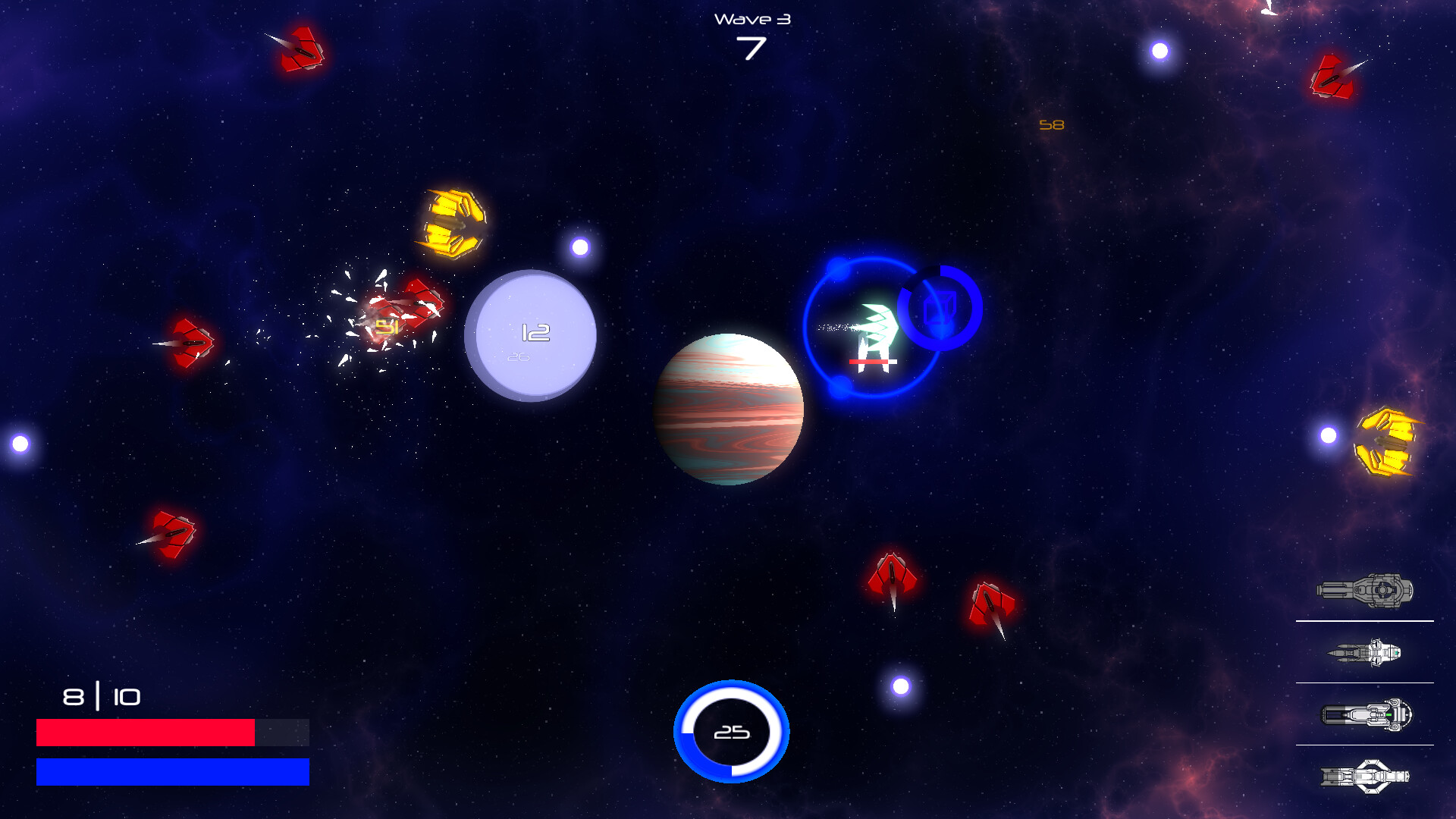Click the pale shield orb labeled 12
This screenshot has width=1456, height=819.
[x=532, y=334]
